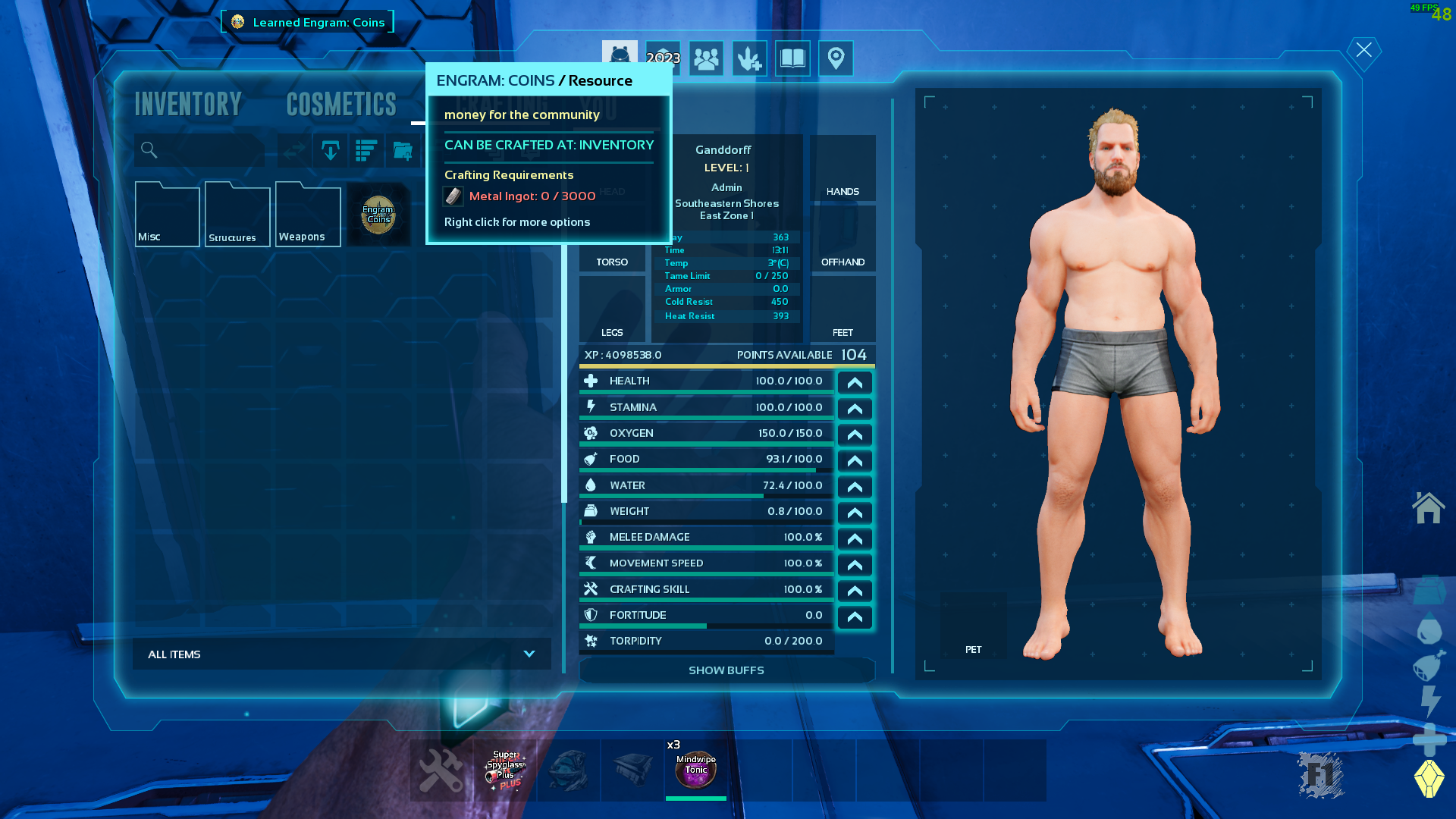Show the buffs list
Image resolution: width=1456 pixels, height=819 pixels.
click(726, 670)
